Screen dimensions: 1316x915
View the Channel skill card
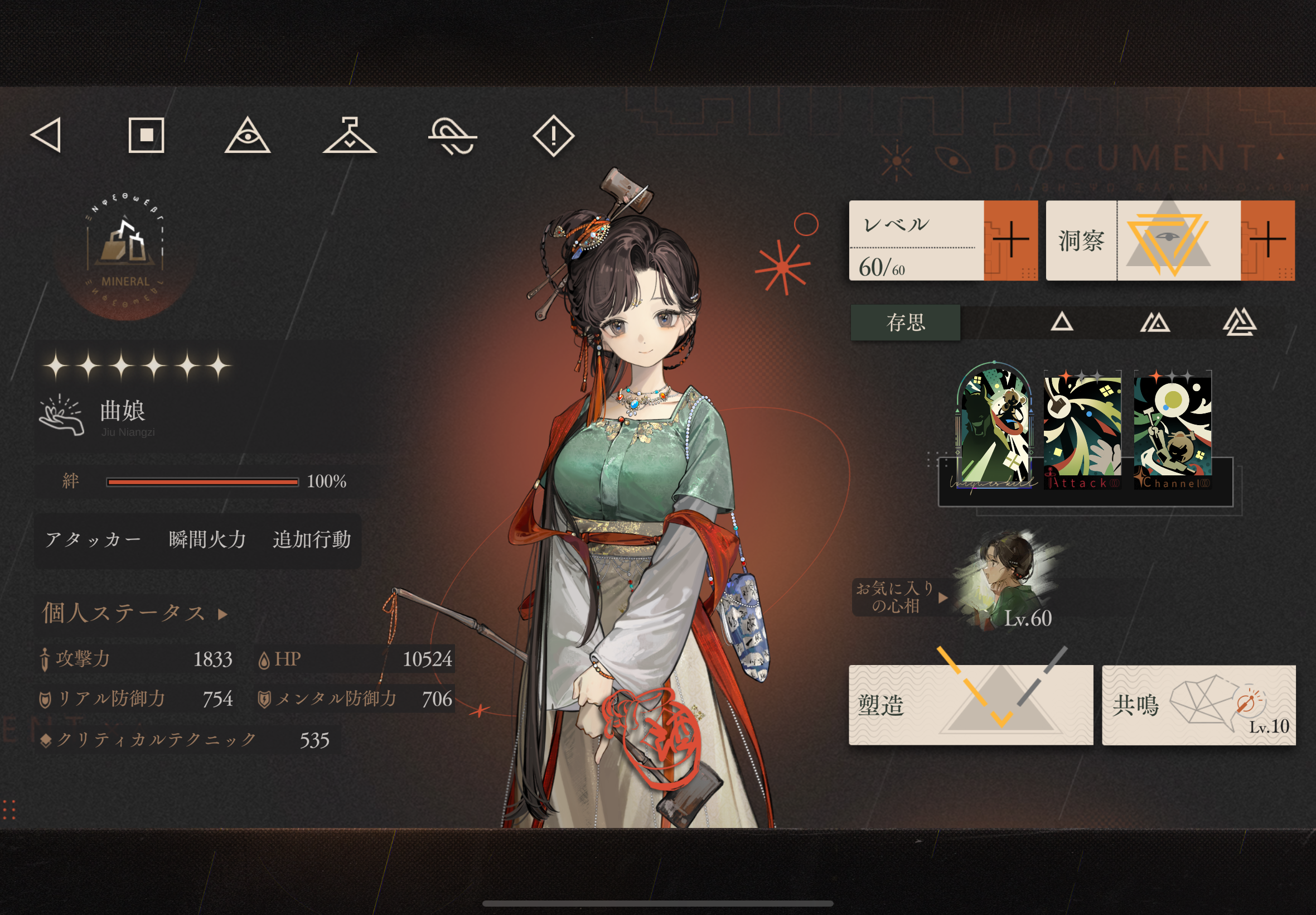(1172, 431)
